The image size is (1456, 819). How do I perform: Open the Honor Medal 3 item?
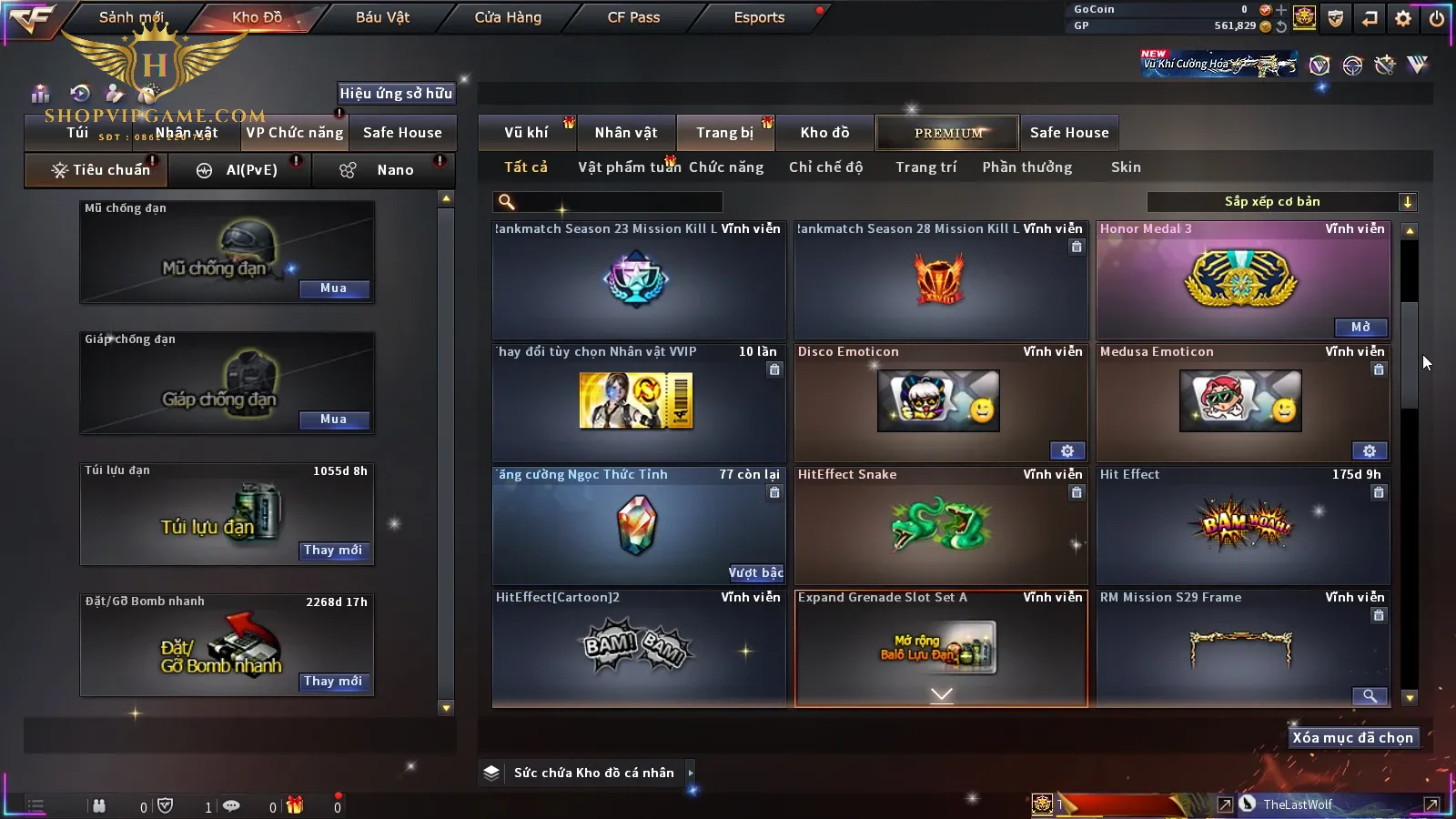(x=1360, y=327)
